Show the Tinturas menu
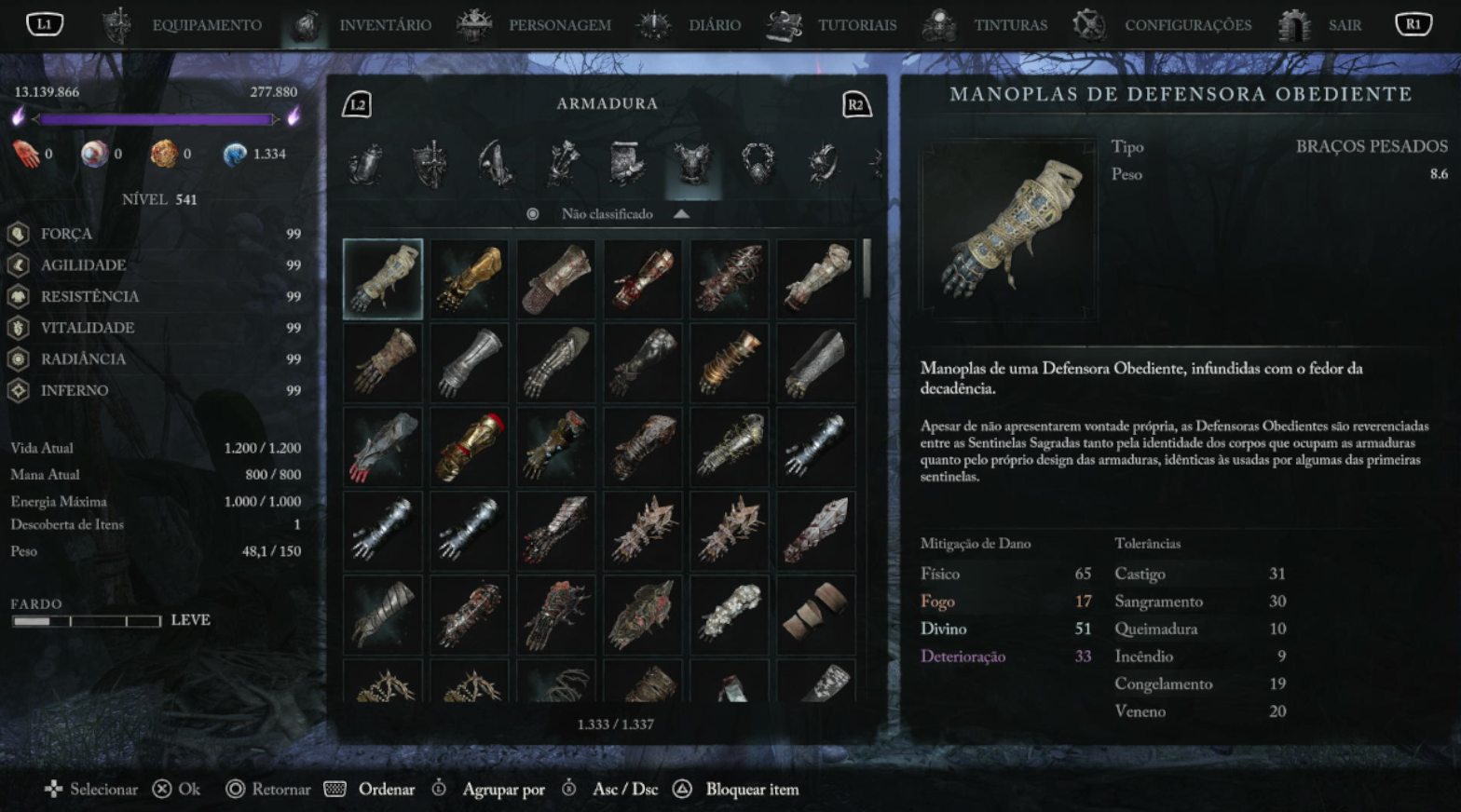 tap(1010, 25)
